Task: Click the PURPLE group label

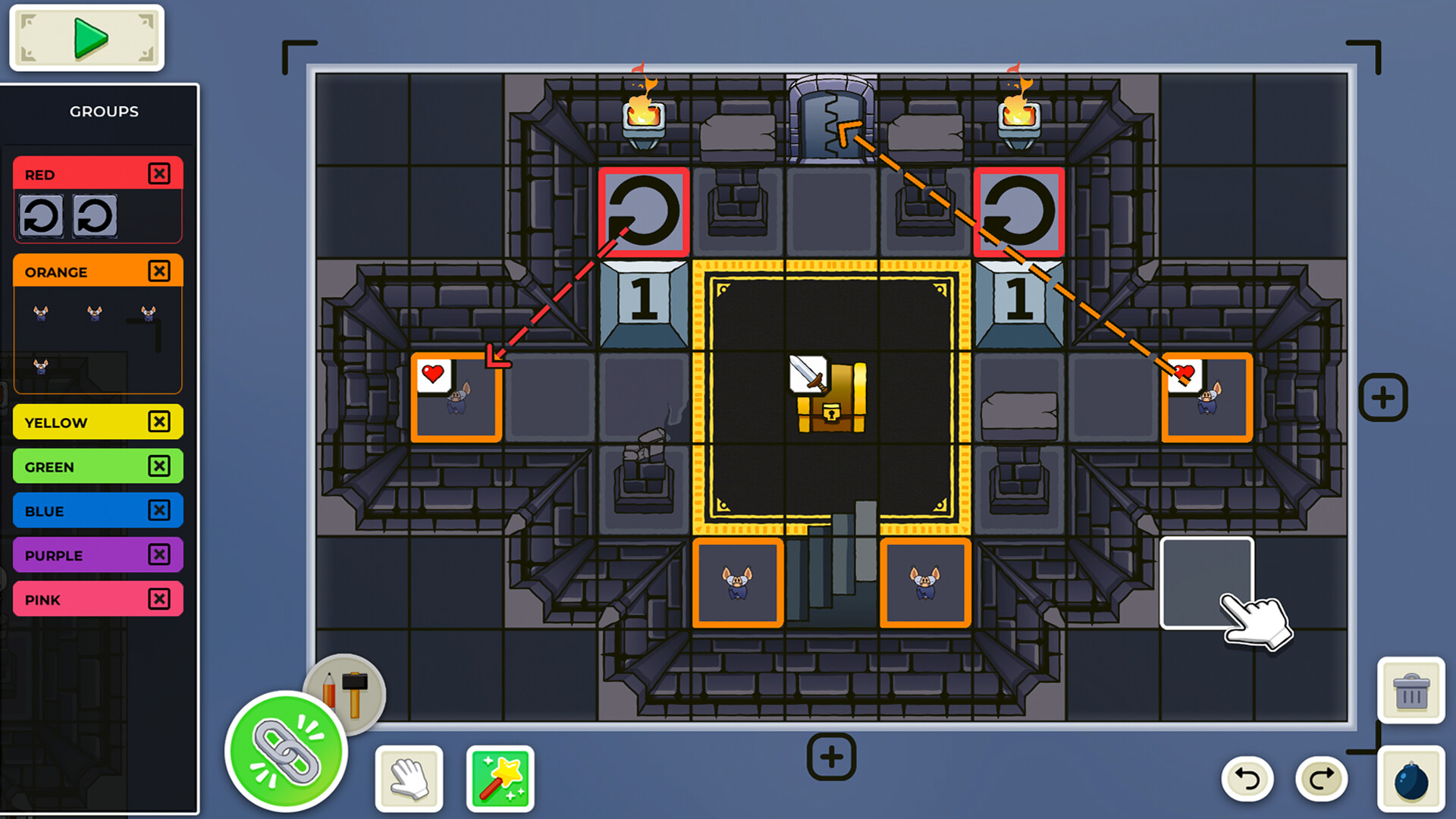Action: pyautogui.click(x=53, y=555)
